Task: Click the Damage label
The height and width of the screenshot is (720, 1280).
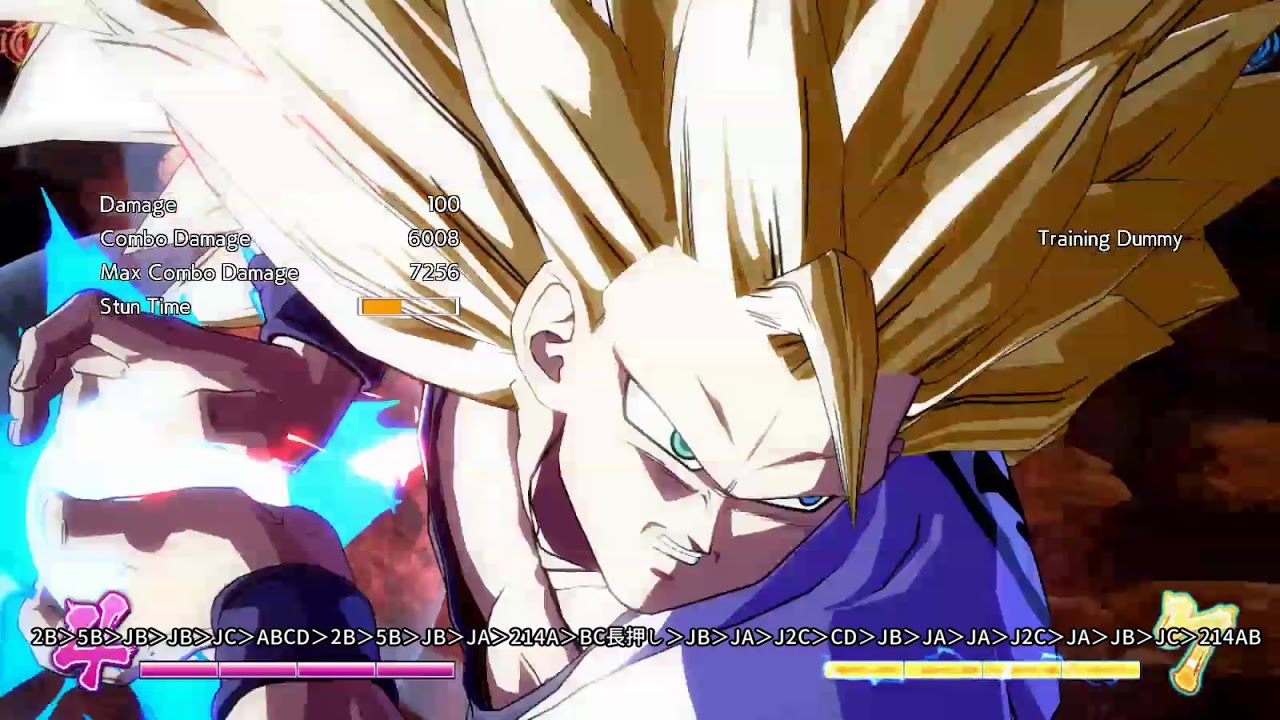Action: point(138,205)
